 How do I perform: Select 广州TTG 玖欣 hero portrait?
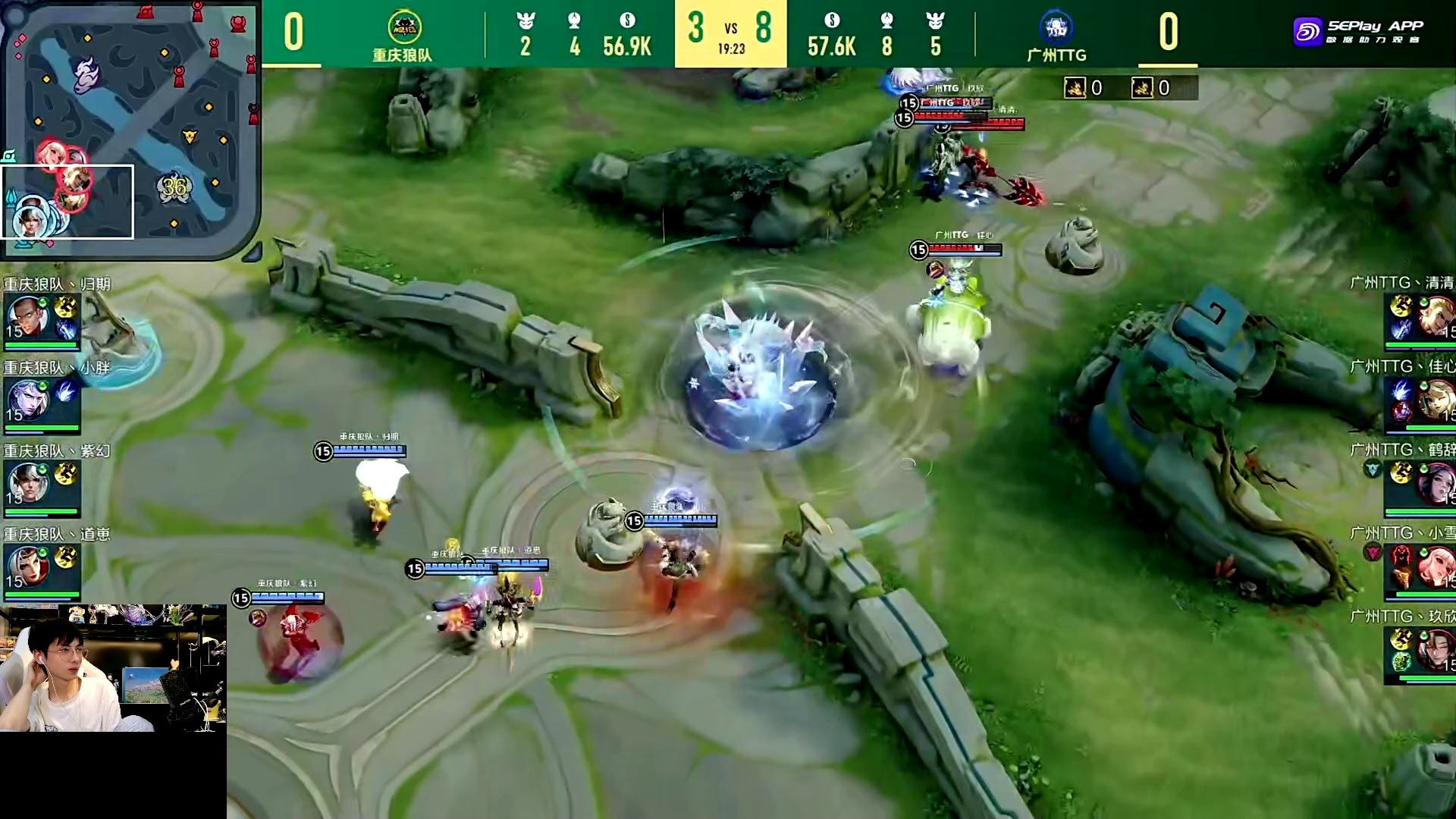[1435, 650]
